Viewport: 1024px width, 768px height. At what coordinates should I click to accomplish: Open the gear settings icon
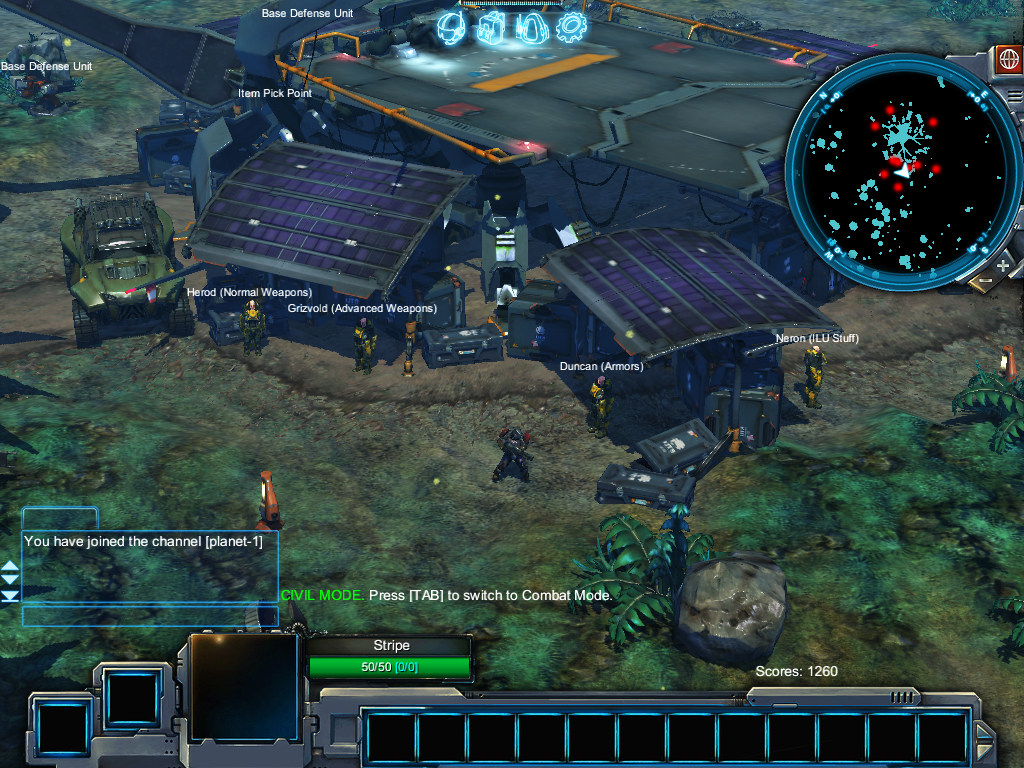pos(572,27)
